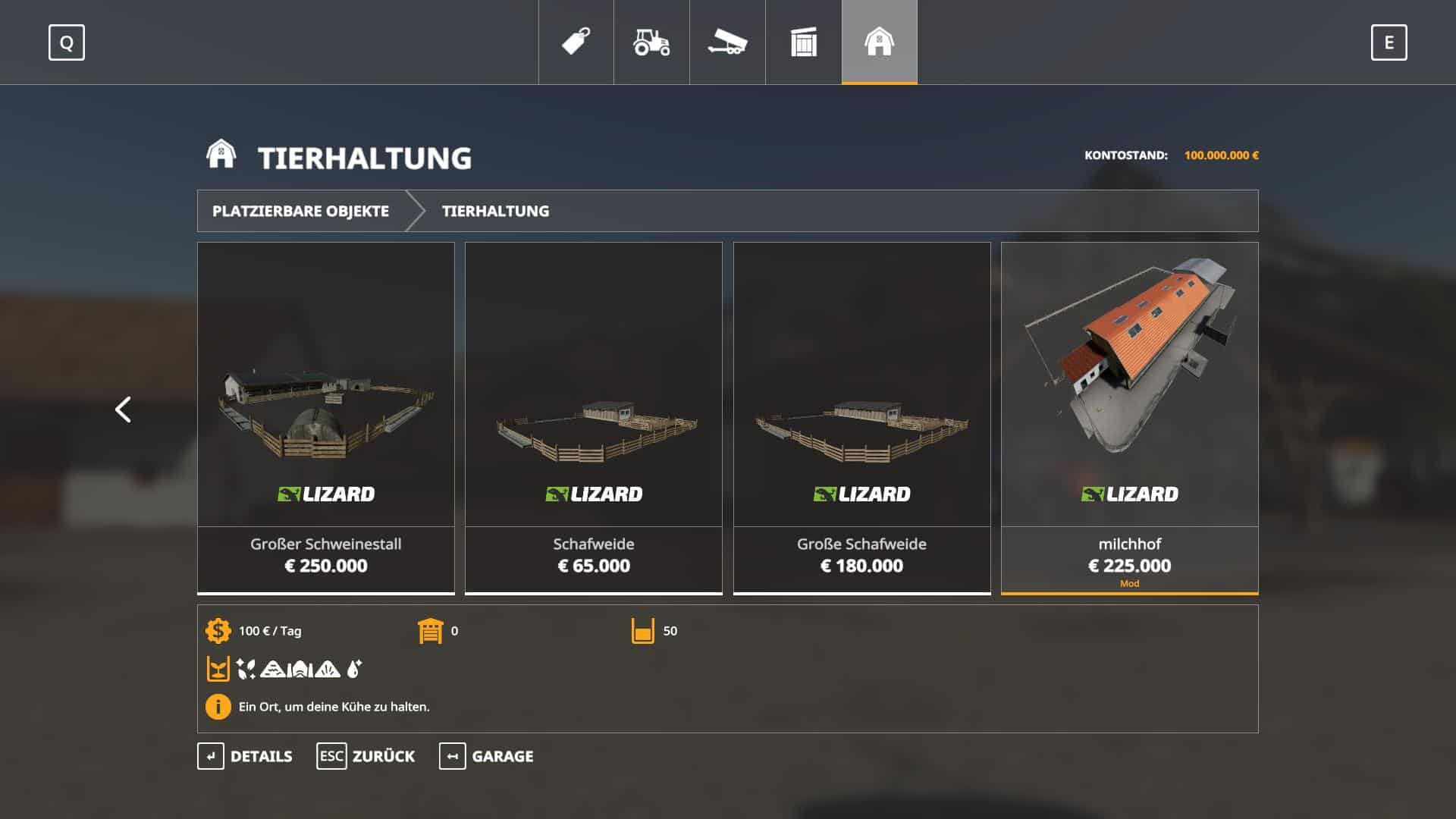
Task: Select the milchhof mod building
Action: [x=1129, y=417]
